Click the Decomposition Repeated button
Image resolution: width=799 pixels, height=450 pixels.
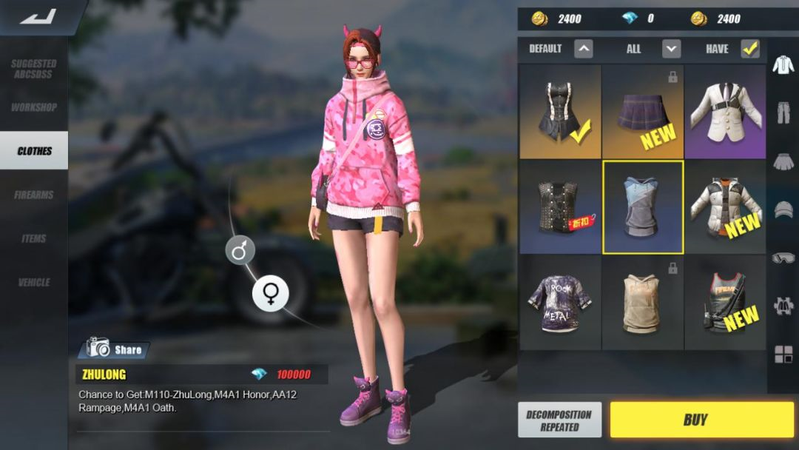coord(559,420)
